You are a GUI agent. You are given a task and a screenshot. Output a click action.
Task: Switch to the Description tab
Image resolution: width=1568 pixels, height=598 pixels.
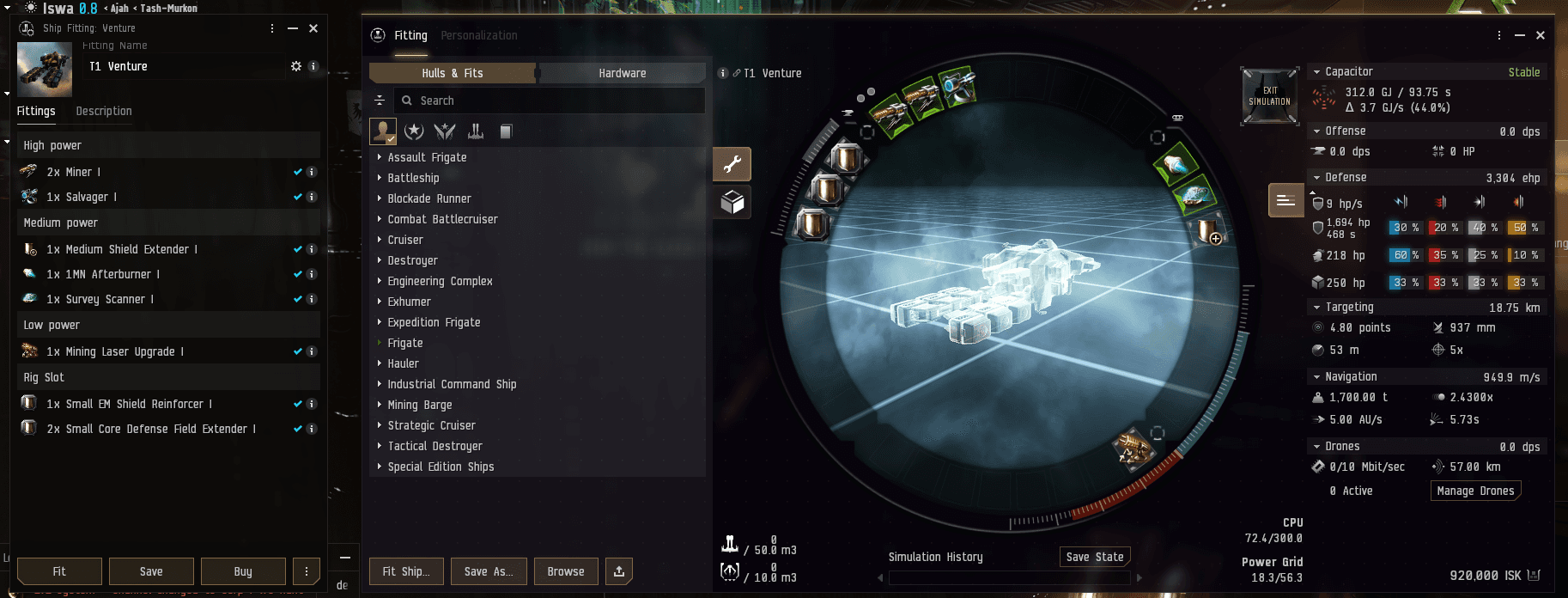[x=104, y=111]
